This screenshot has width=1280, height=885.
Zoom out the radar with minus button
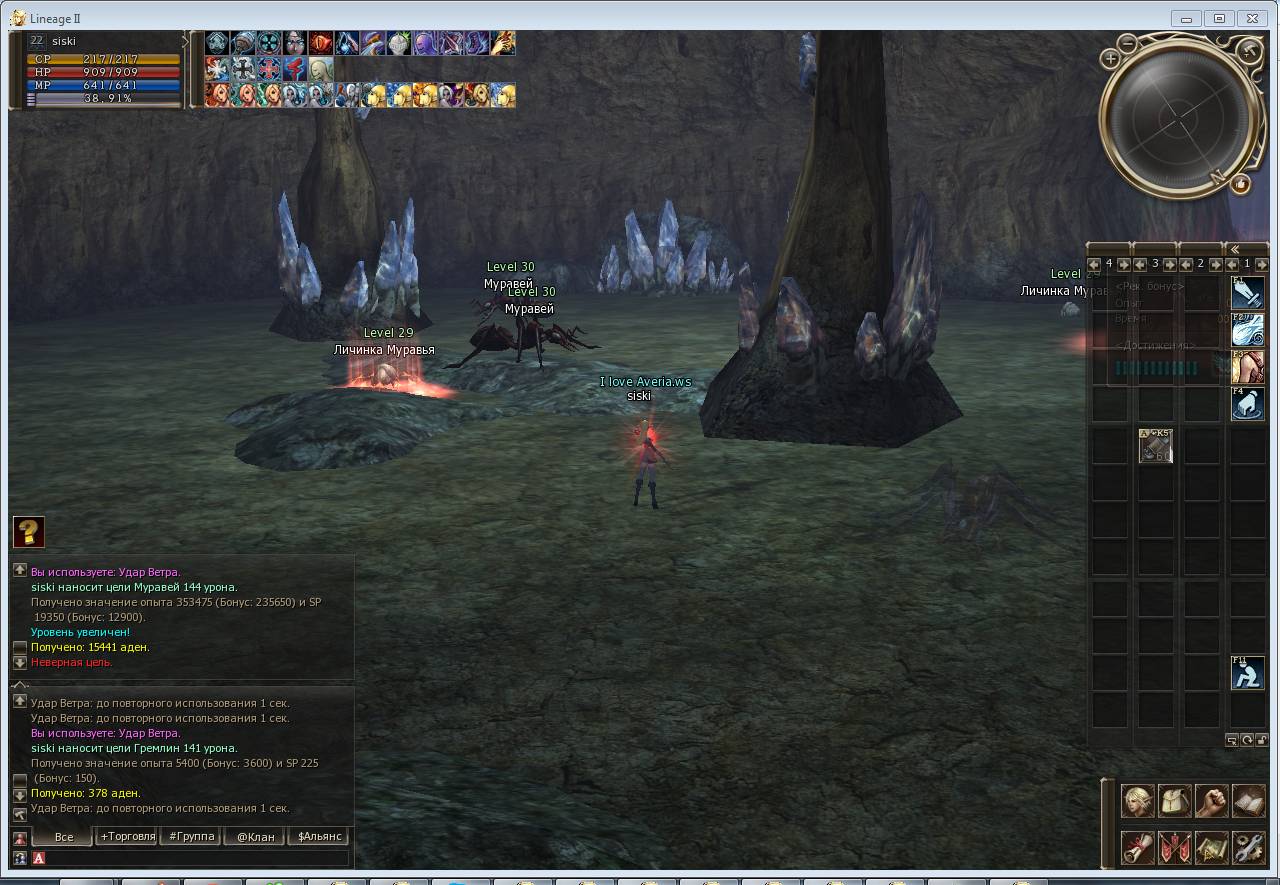click(x=1127, y=43)
